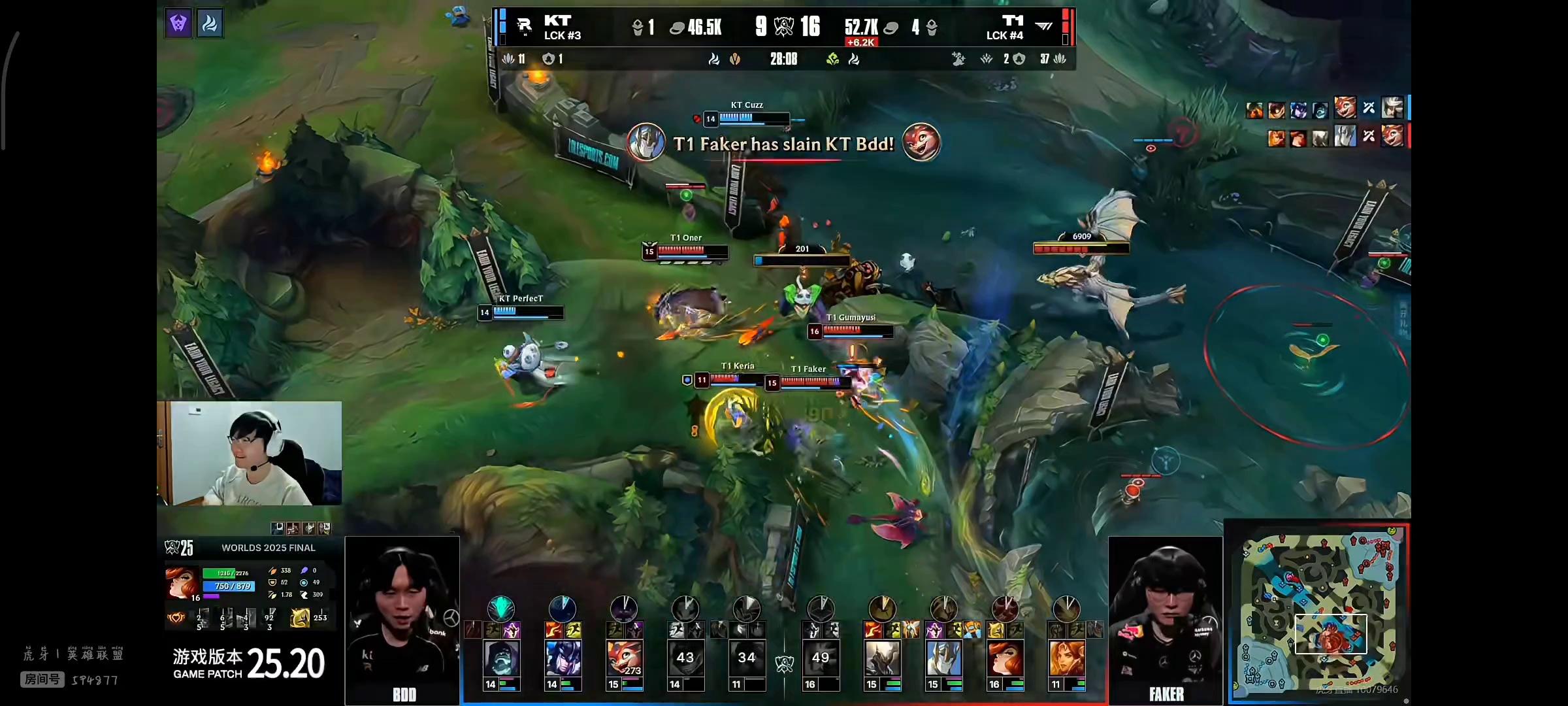
Task: Click the minimap in the corner
Action: click(x=1318, y=612)
